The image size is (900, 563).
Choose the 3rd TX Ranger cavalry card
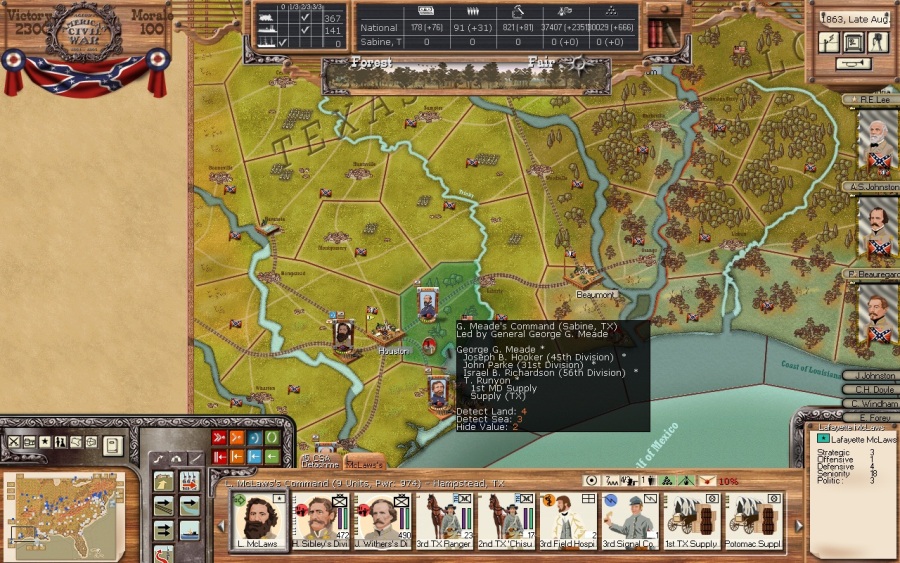pos(445,522)
